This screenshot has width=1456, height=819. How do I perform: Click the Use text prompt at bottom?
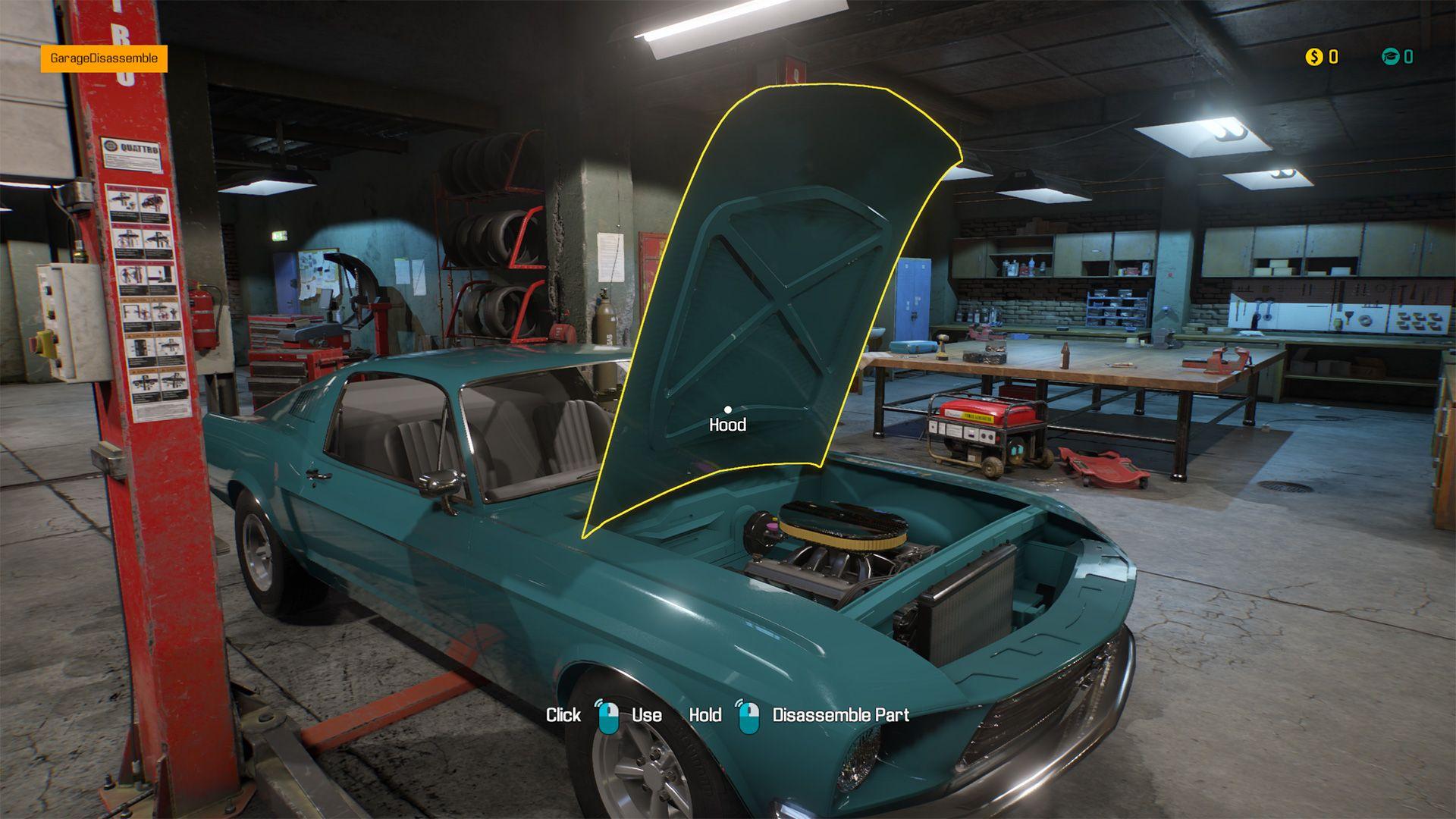click(x=646, y=714)
